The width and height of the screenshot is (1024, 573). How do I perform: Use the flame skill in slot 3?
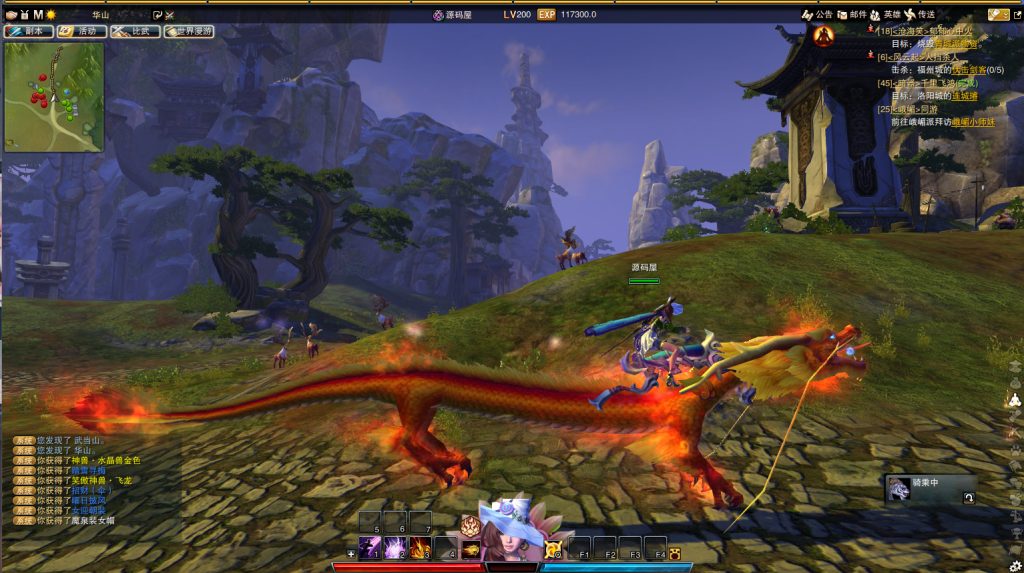pos(421,546)
